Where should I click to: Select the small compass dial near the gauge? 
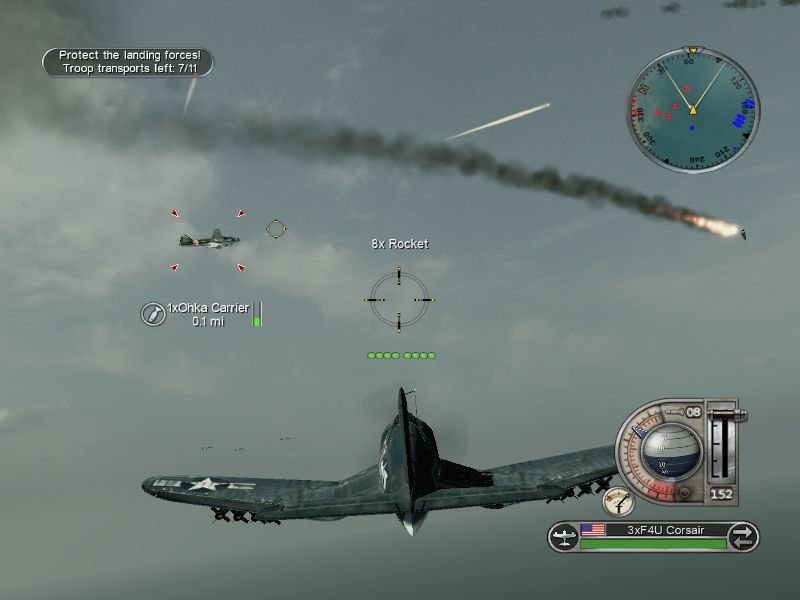tap(619, 500)
